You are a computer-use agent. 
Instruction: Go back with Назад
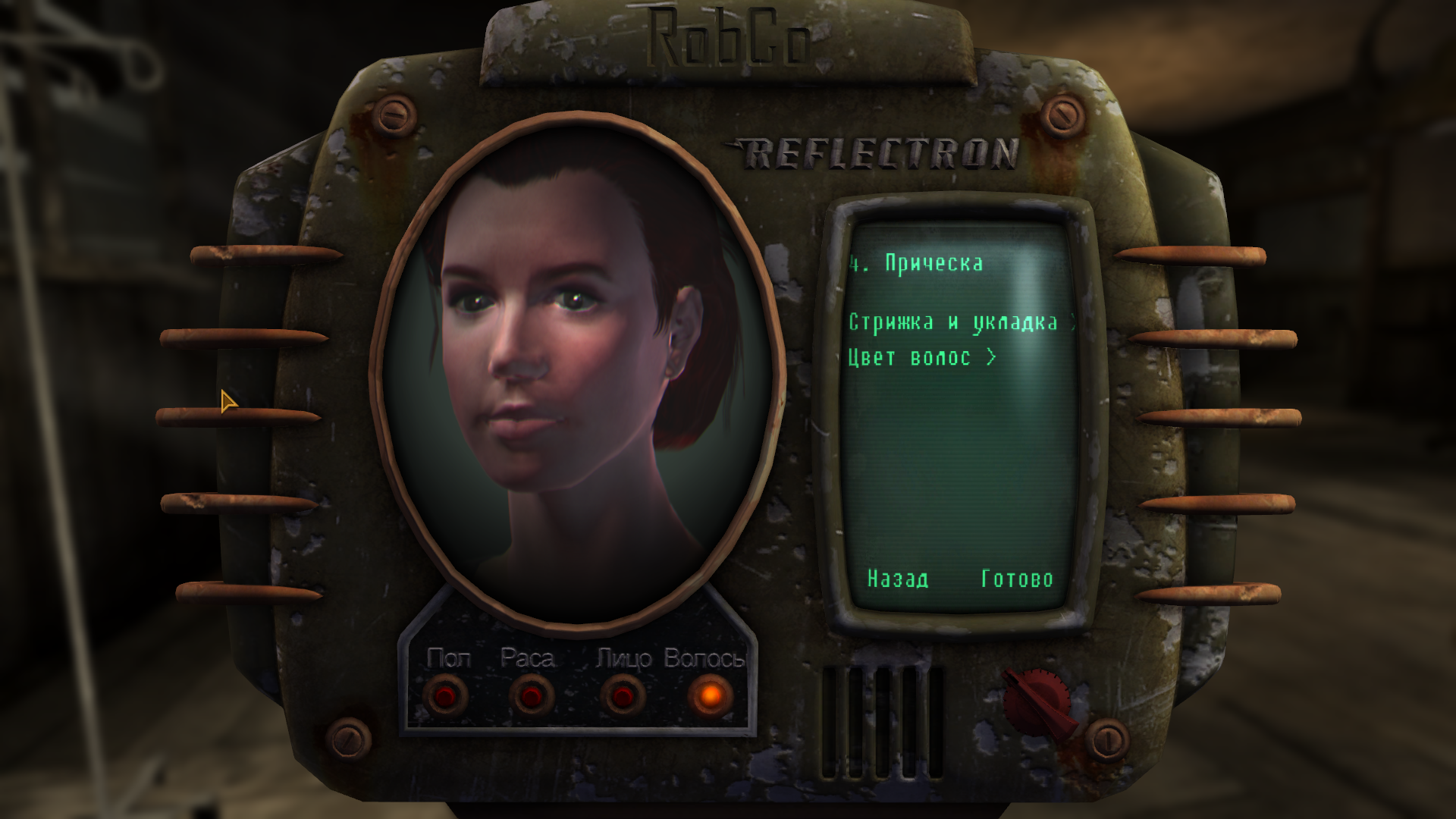(897, 579)
